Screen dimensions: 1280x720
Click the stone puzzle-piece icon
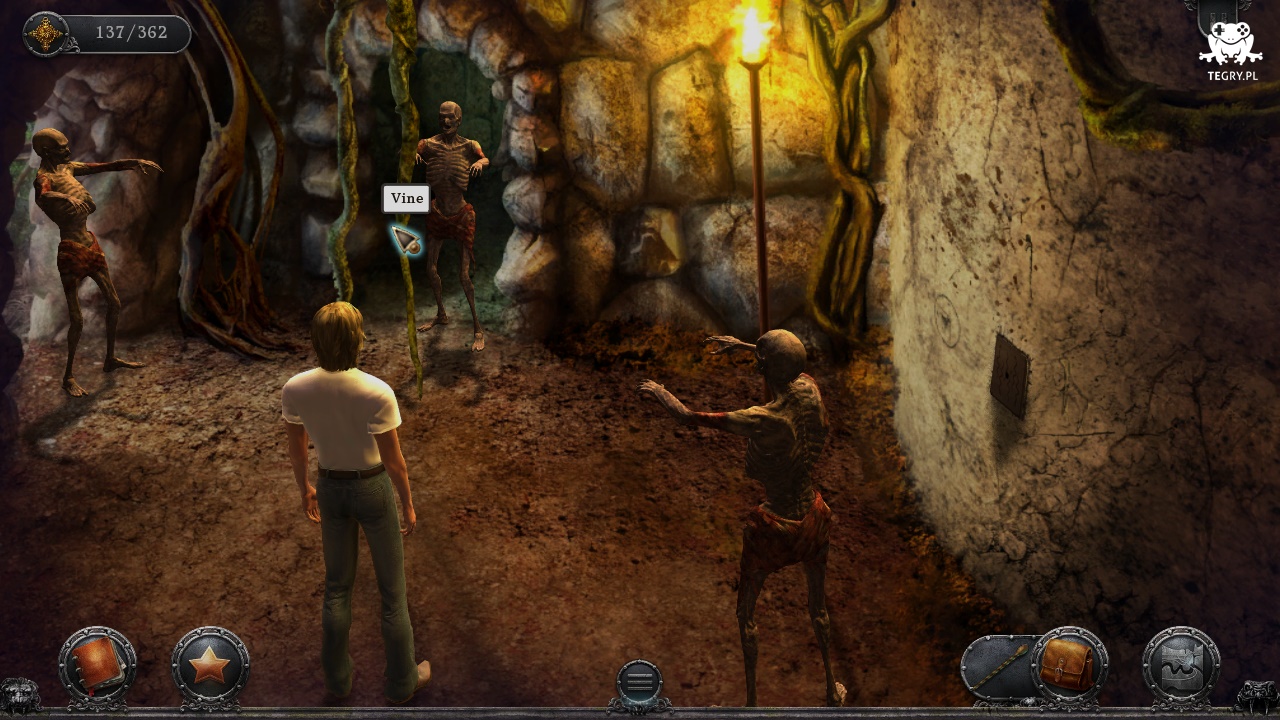point(1181,666)
